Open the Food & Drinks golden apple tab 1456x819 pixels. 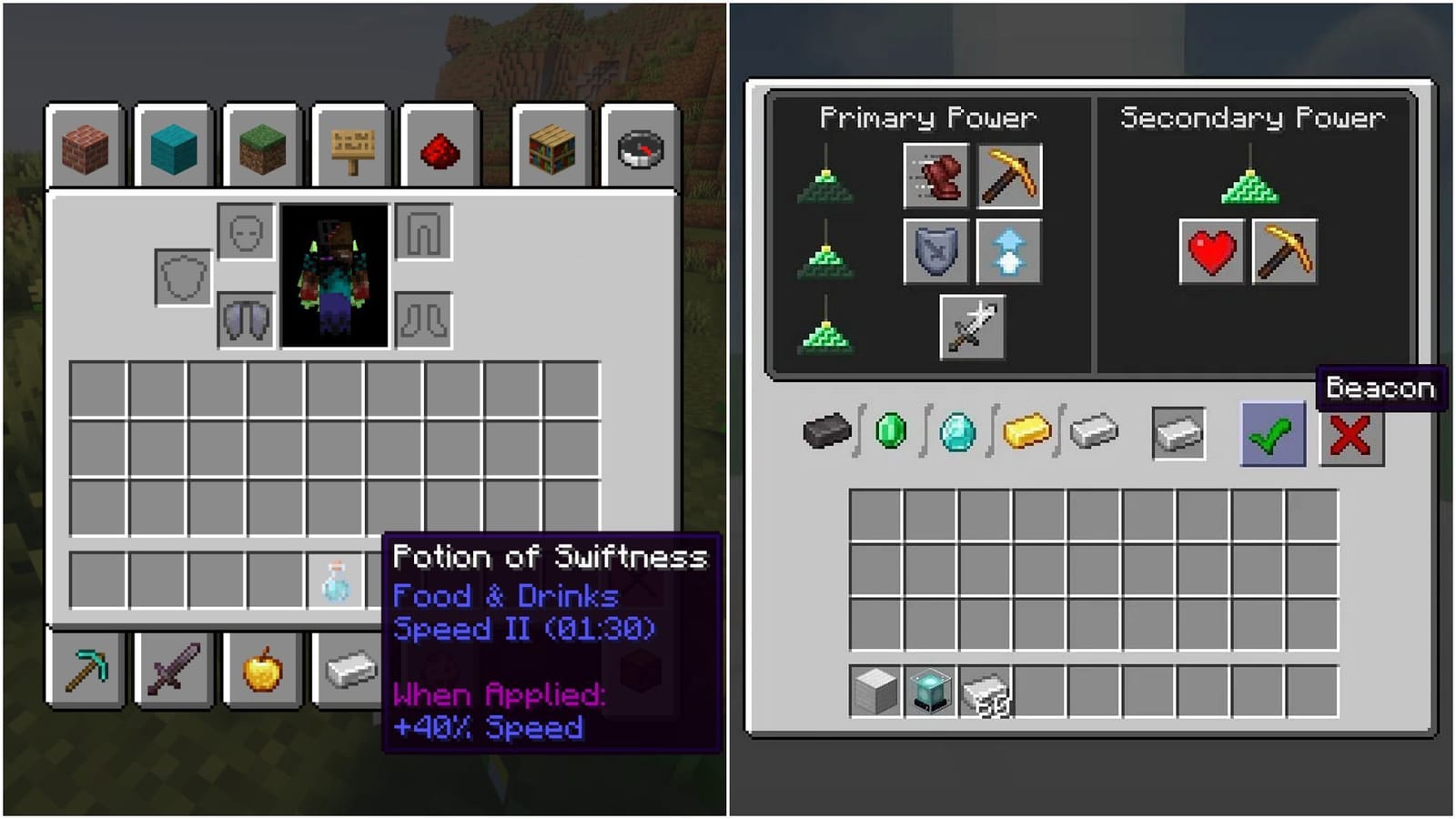point(262,672)
